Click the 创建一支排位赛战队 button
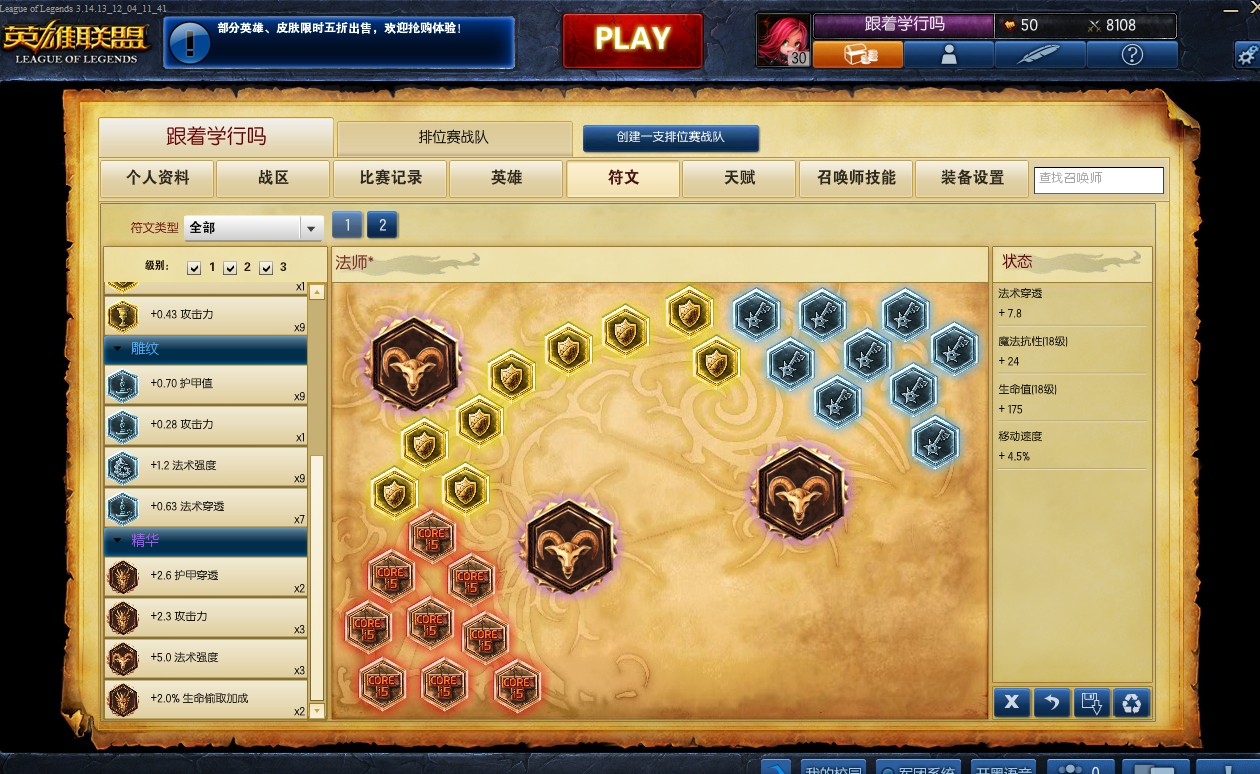The height and width of the screenshot is (774, 1260). pyautogui.click(x=670, y=138)
